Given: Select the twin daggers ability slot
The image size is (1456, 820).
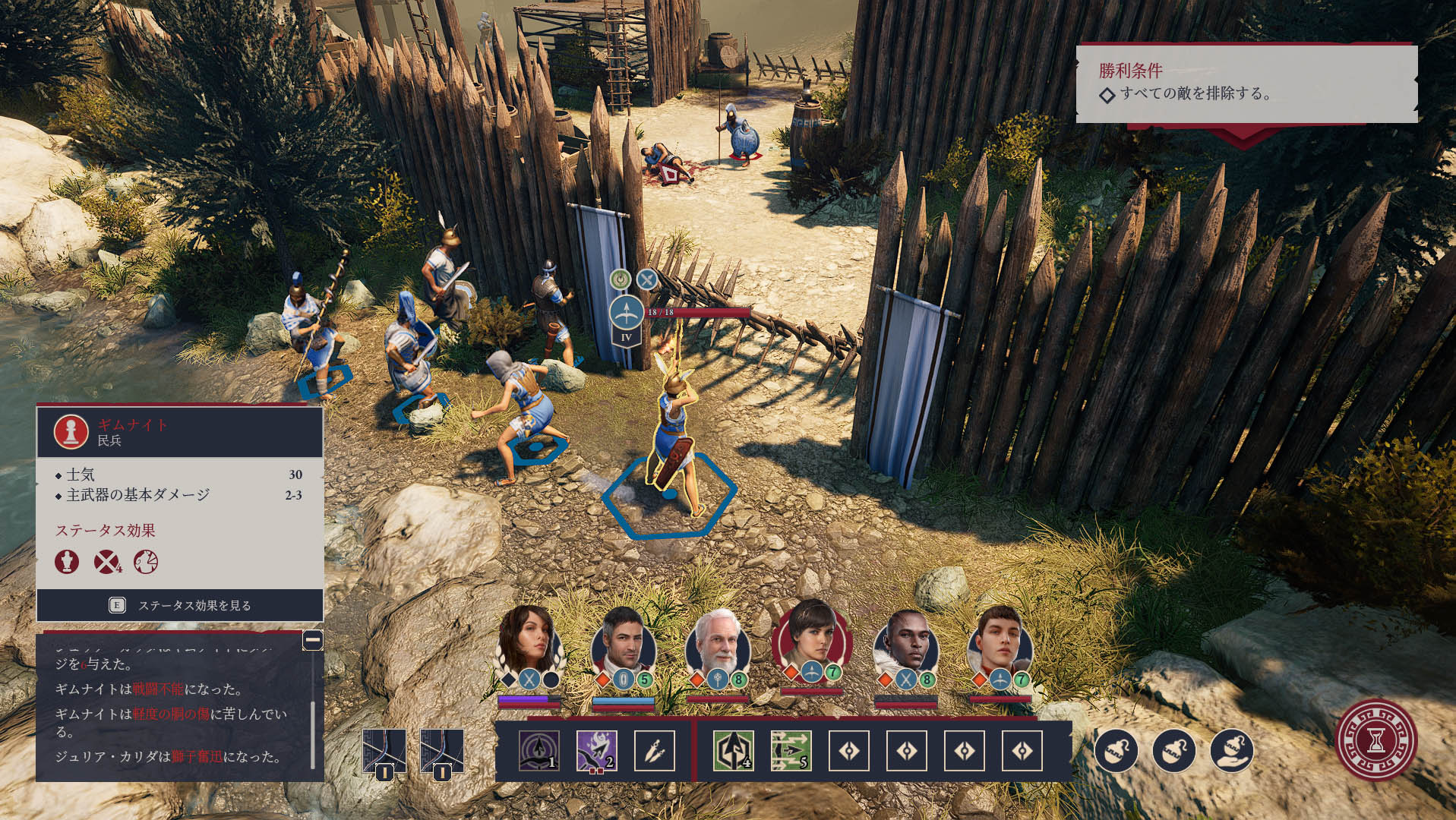Looking at the screenshot, I should [x=655, y=751].
